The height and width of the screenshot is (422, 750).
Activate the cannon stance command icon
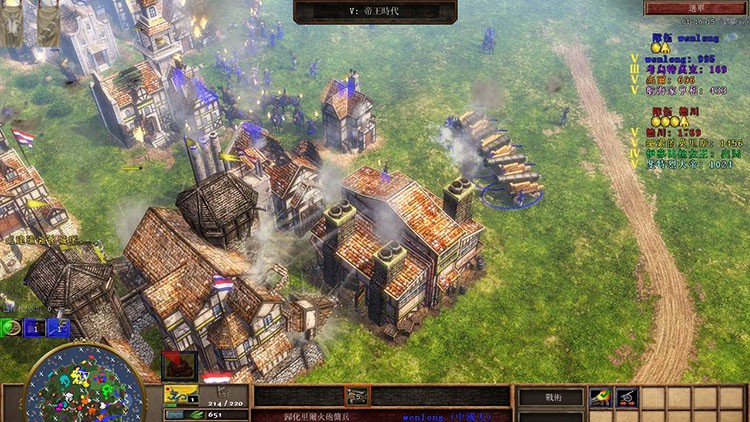(627, 397)
